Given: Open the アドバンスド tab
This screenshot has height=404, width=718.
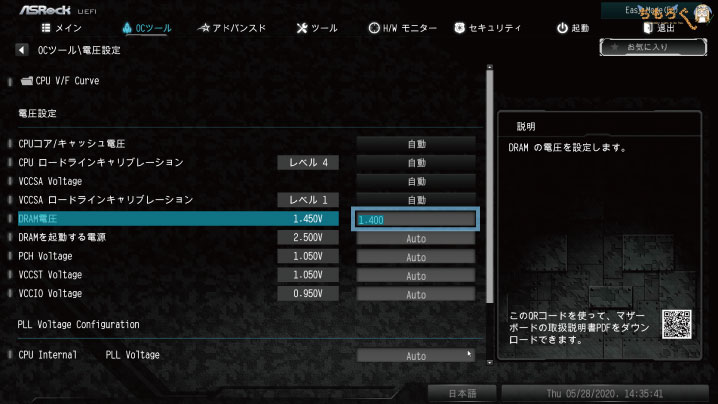Looking at the screenshot, I should click(x=233, y=28).
